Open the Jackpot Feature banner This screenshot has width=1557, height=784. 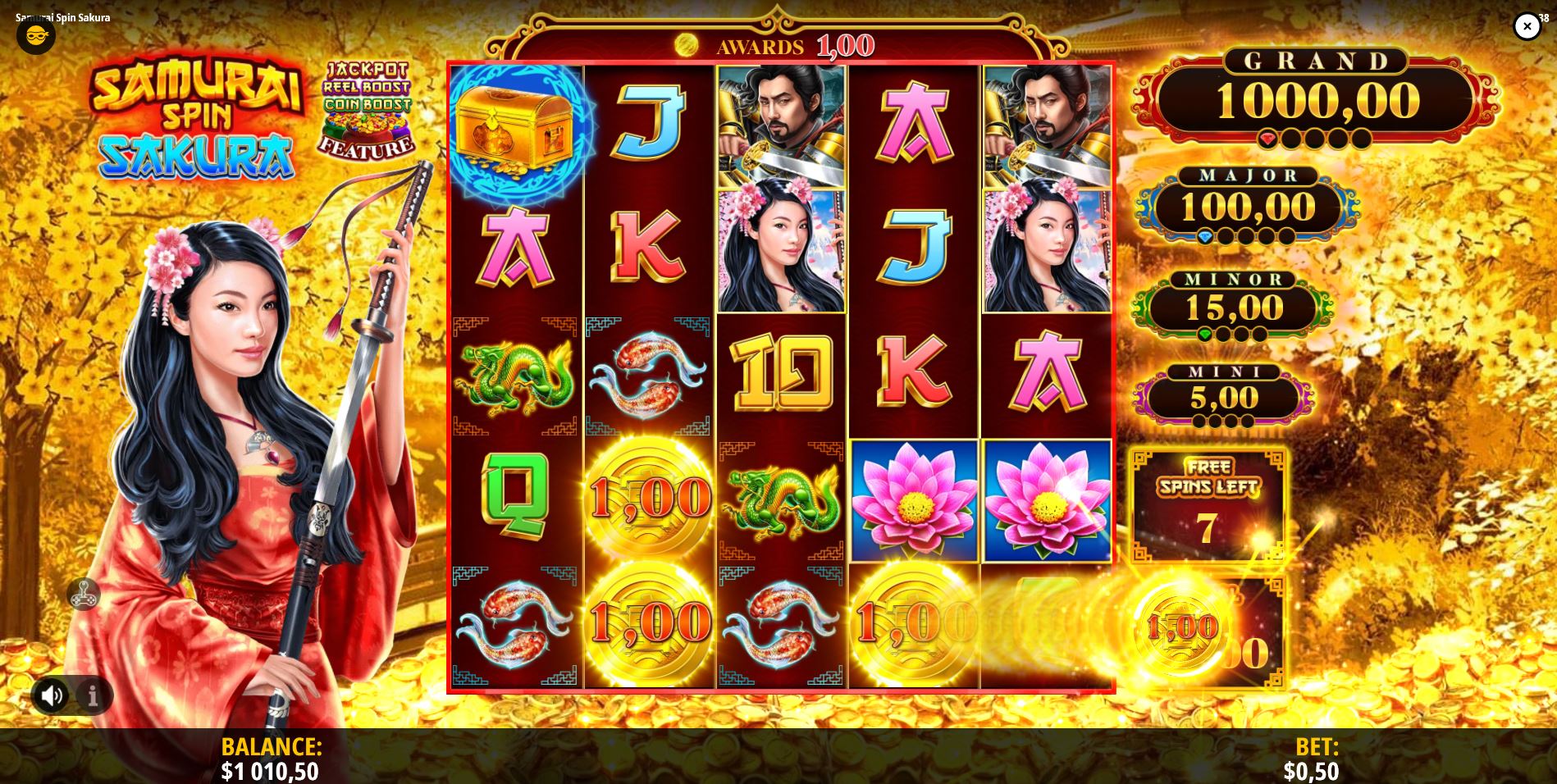pyautogui.click(x=368, y=111)
